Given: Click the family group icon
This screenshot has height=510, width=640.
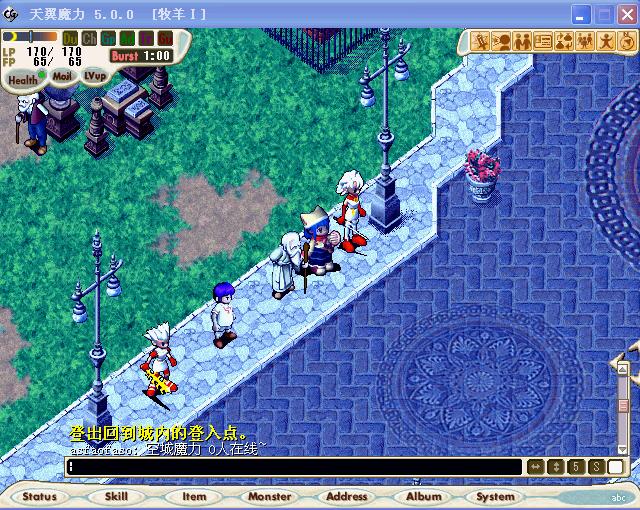Looking at the screenshot, I should point(584,41).
